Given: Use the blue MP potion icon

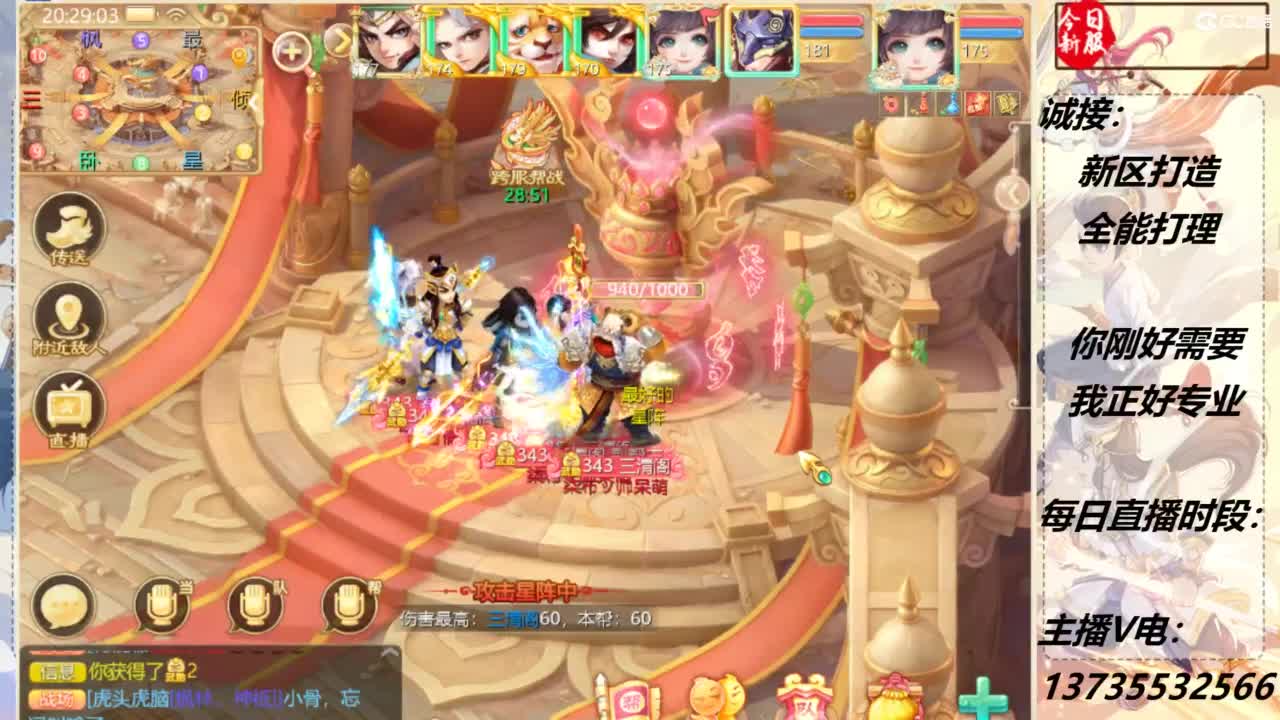Looking at the screenshot, I should (951, 104).
